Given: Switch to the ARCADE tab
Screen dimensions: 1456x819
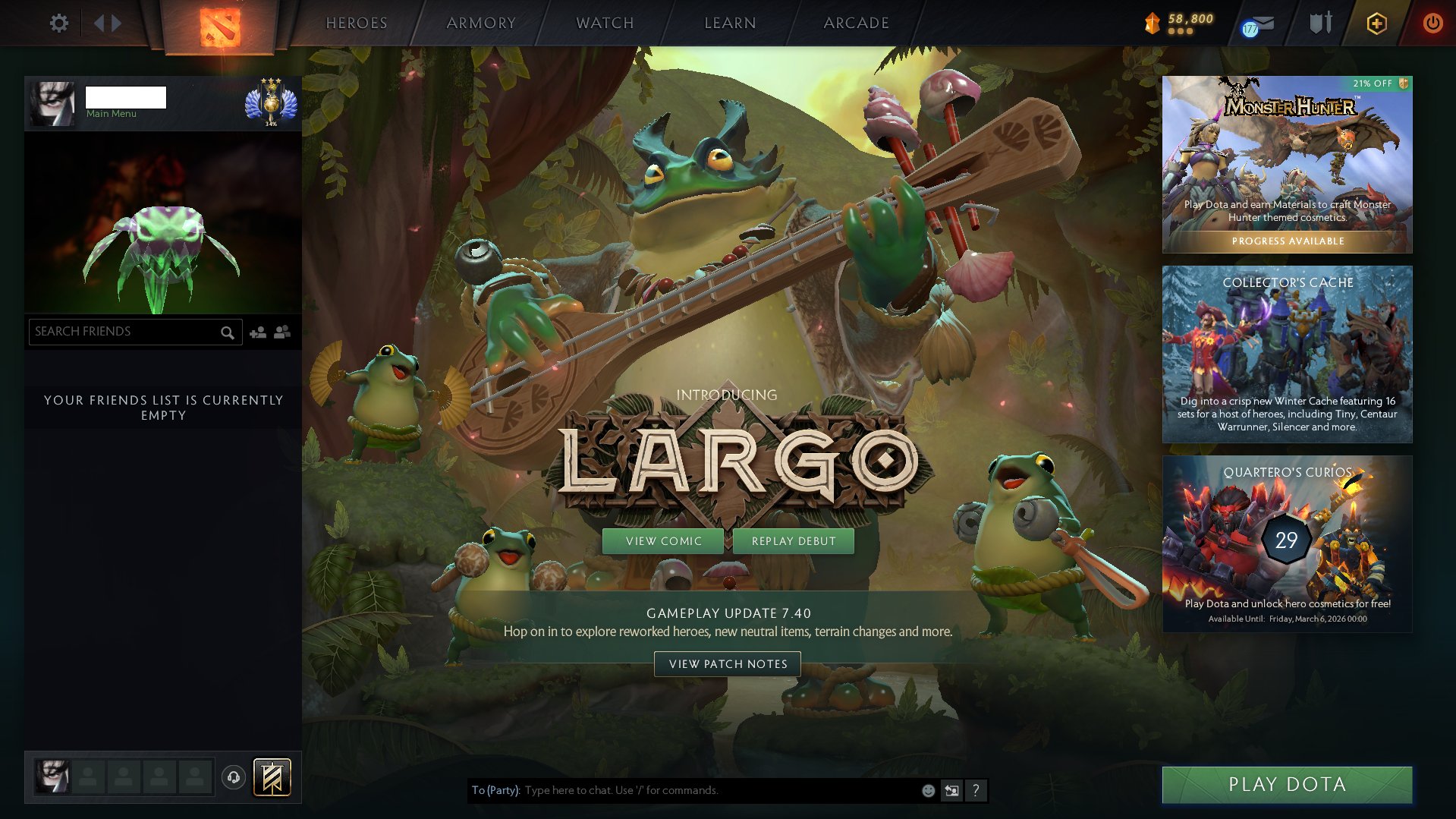Looking at the screenshot, I should tap(856, 23).
